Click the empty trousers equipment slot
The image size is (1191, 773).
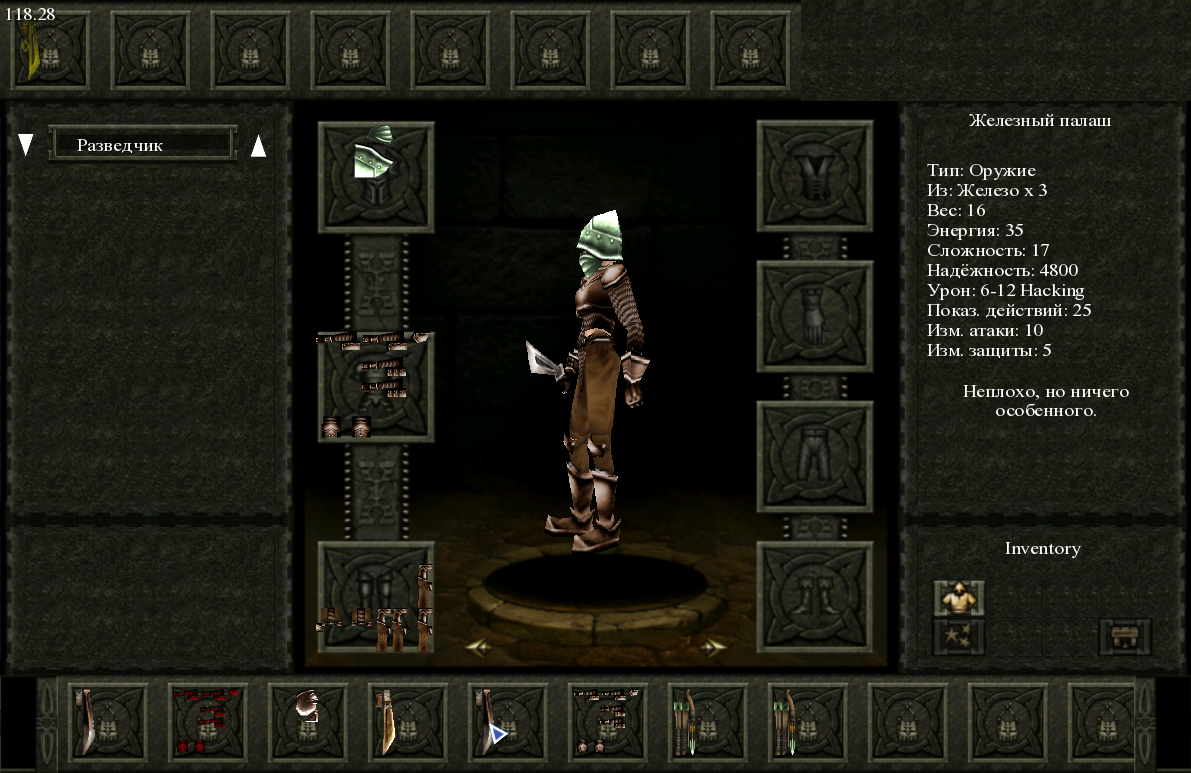tap(815, 457)
